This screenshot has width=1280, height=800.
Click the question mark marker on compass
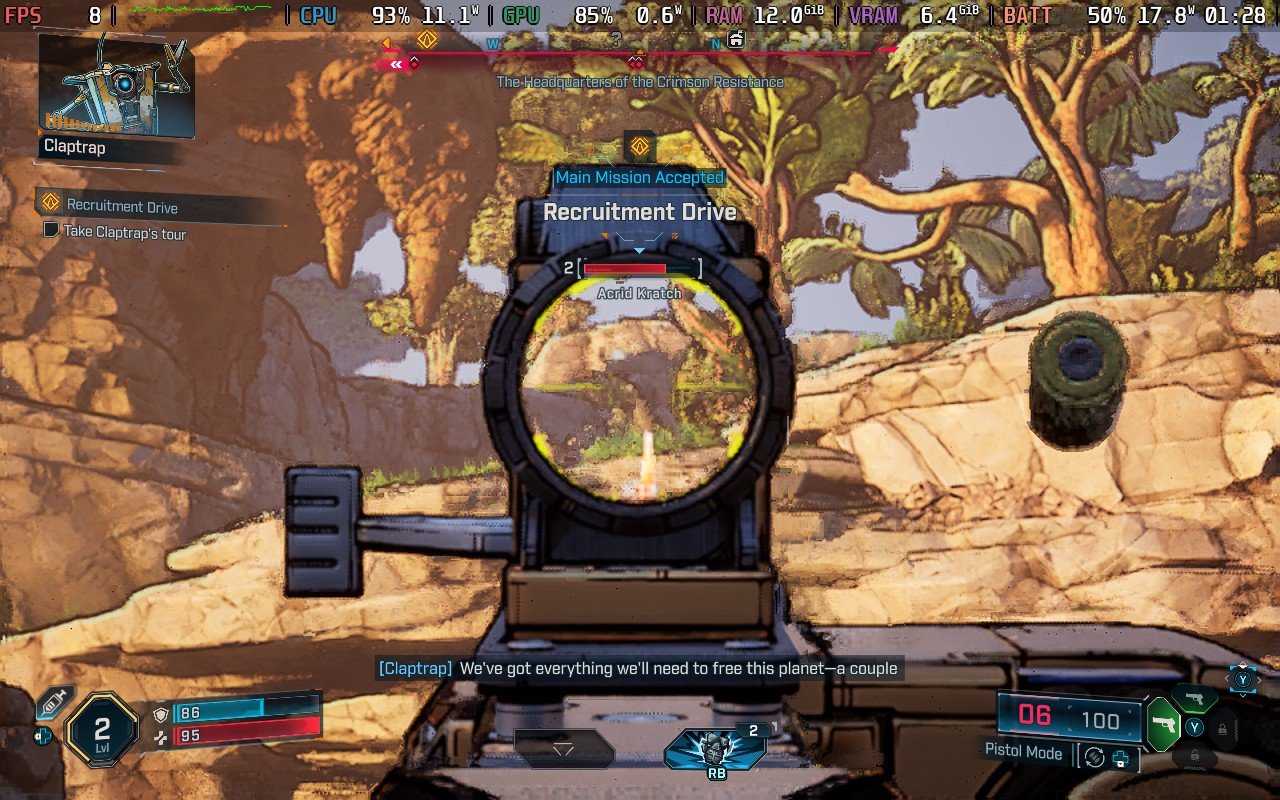[616, 40]
